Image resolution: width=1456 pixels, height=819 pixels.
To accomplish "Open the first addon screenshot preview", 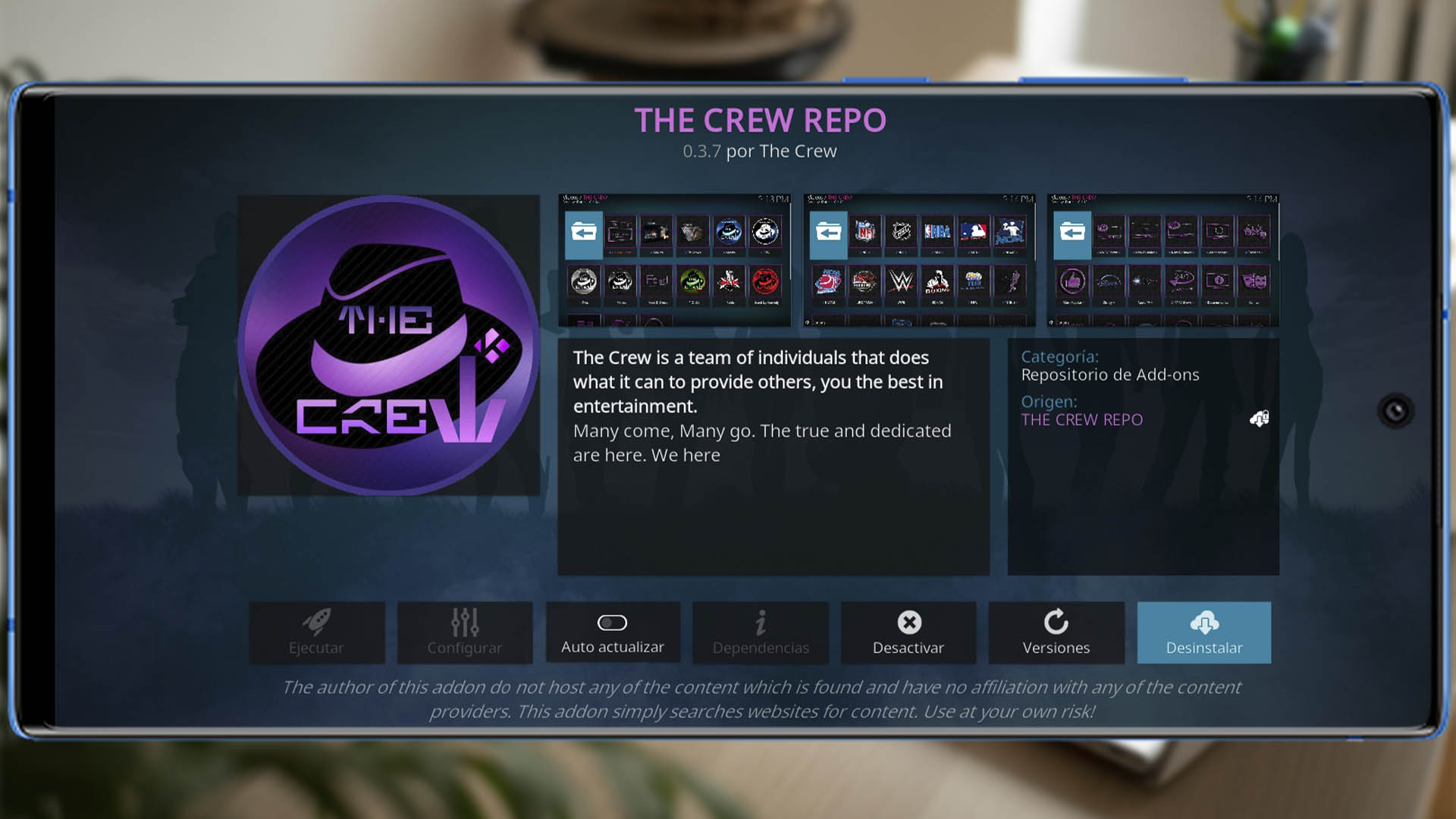I will click(x=675, y=259).
